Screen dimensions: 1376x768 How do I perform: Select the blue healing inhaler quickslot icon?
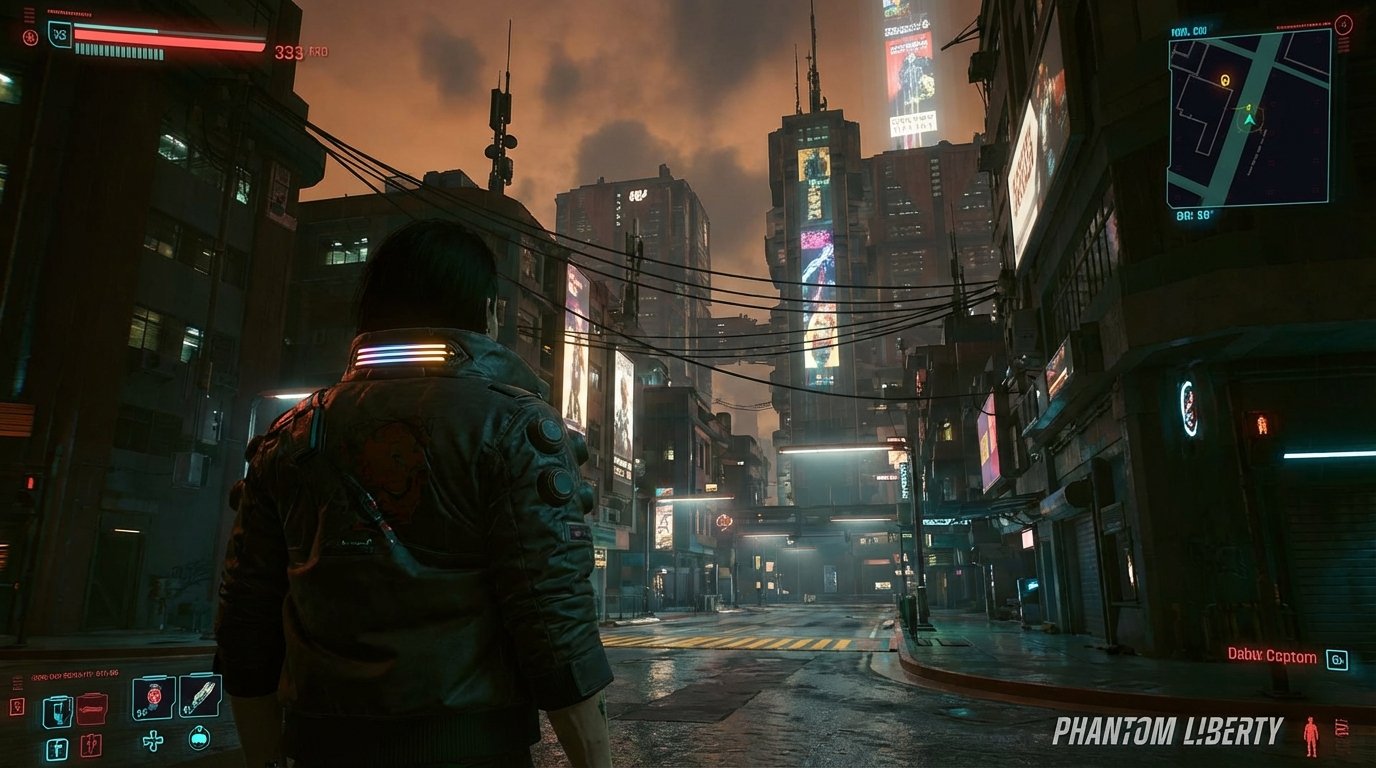click(57, 710)
